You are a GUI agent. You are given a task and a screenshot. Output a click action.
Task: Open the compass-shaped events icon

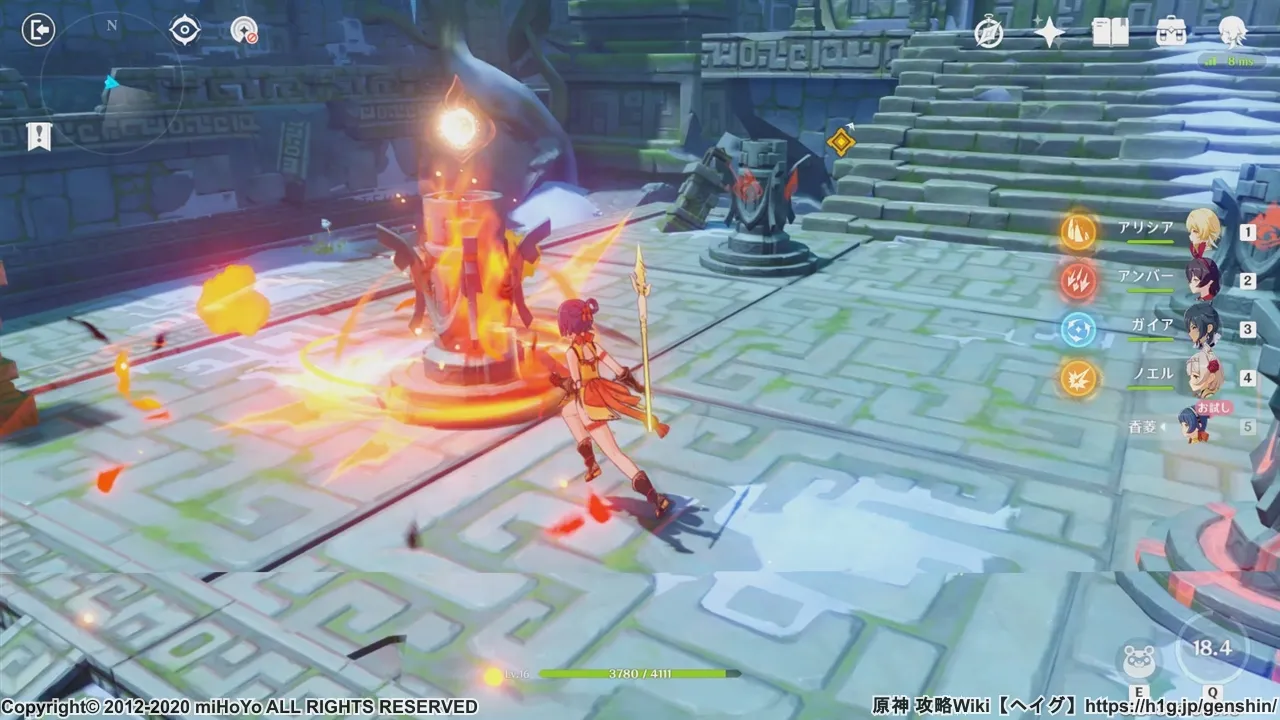[989, 33]
